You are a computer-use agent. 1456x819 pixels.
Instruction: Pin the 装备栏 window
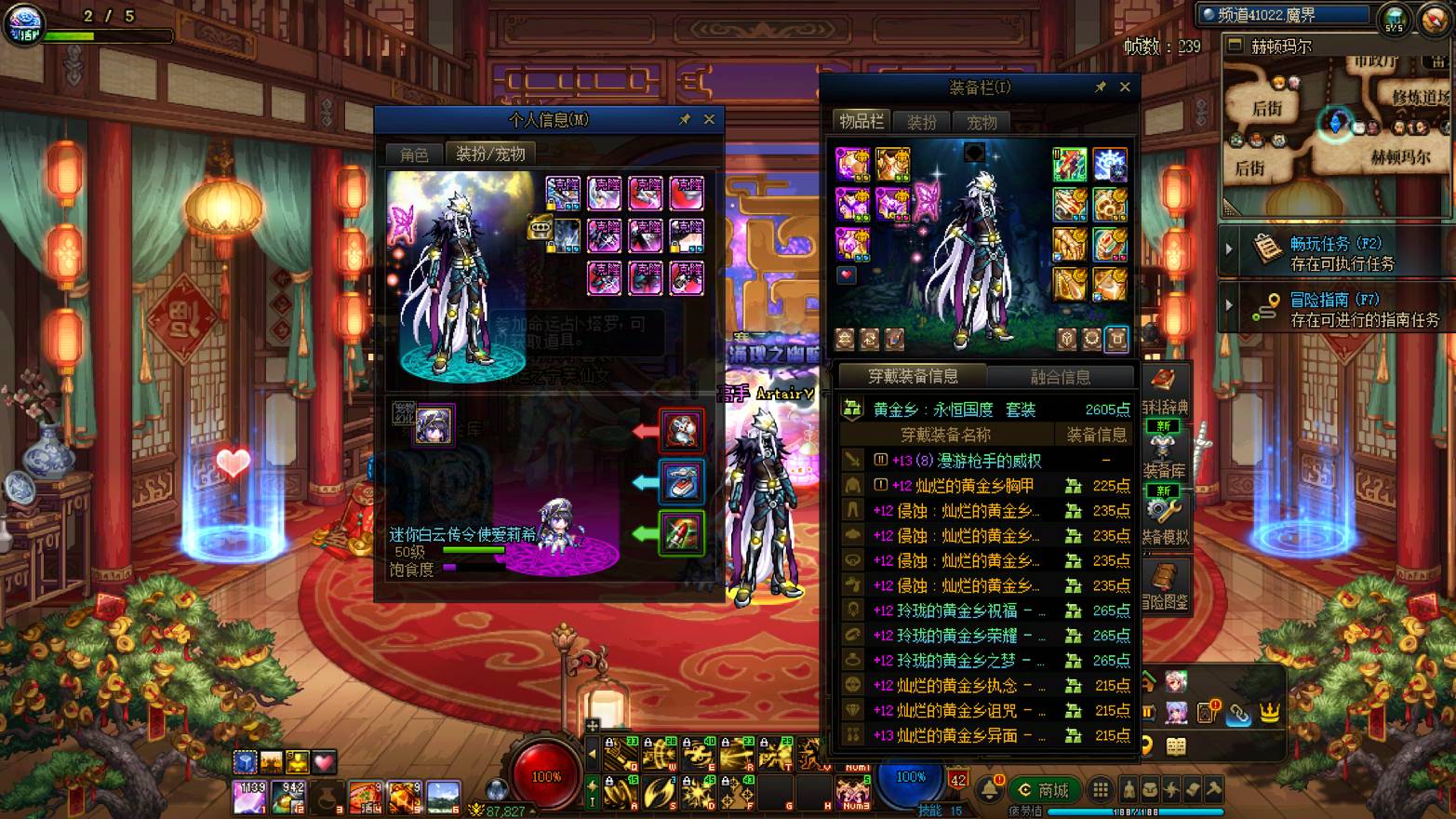(1101, 87)
